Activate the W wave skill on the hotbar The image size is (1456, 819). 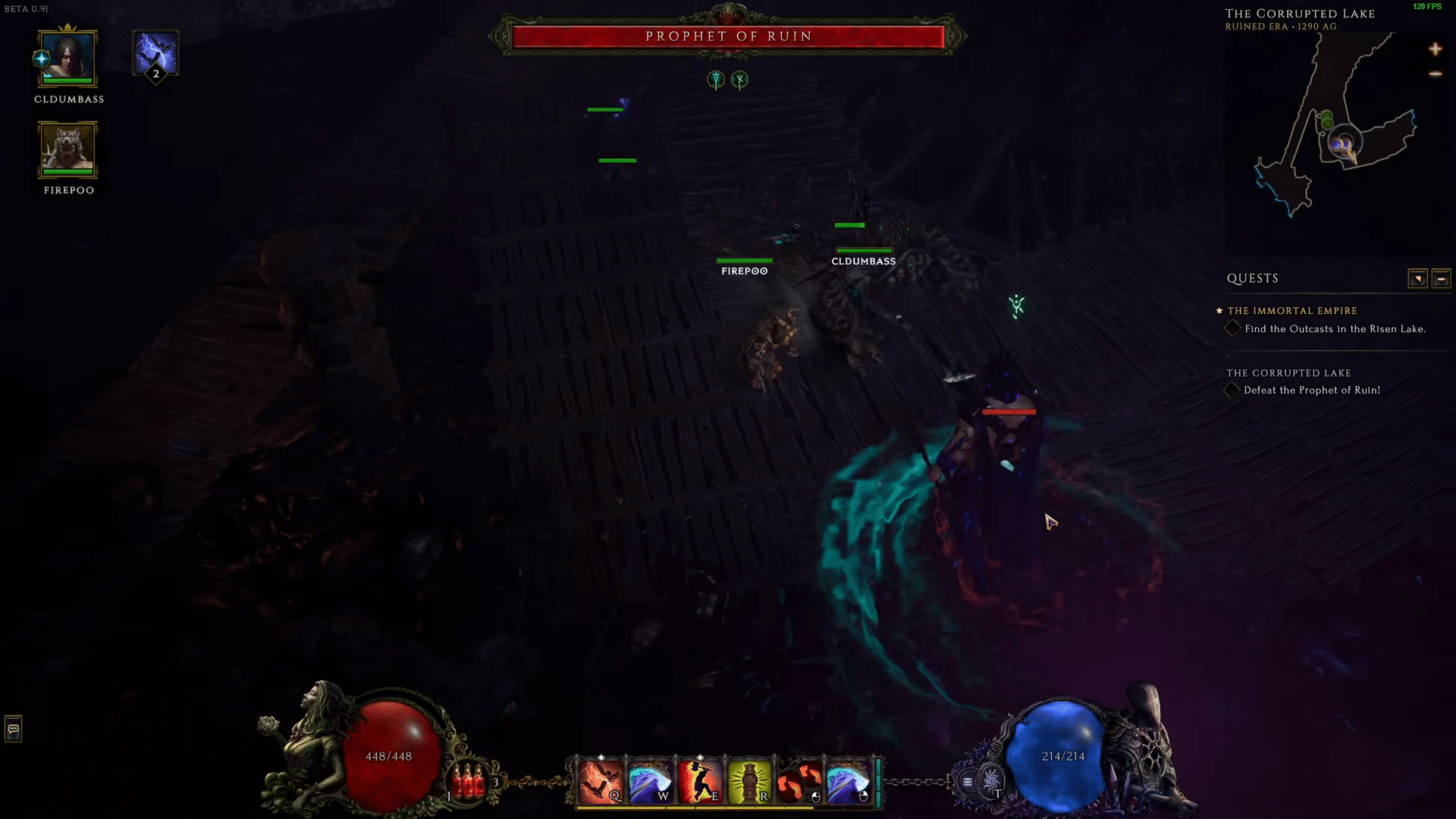(x=652, y=780)
